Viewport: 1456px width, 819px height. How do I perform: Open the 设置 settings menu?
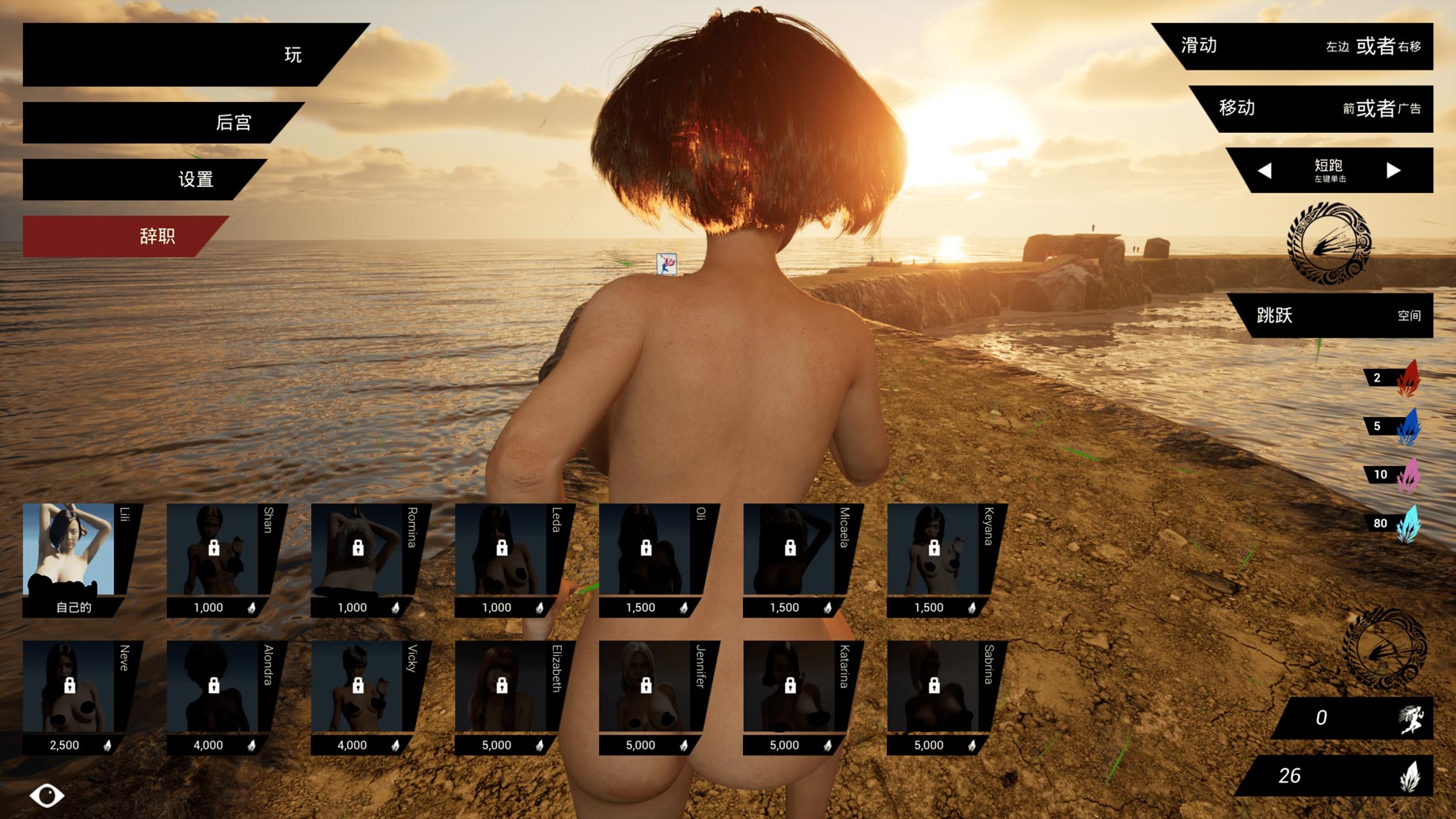click(194, 180)
